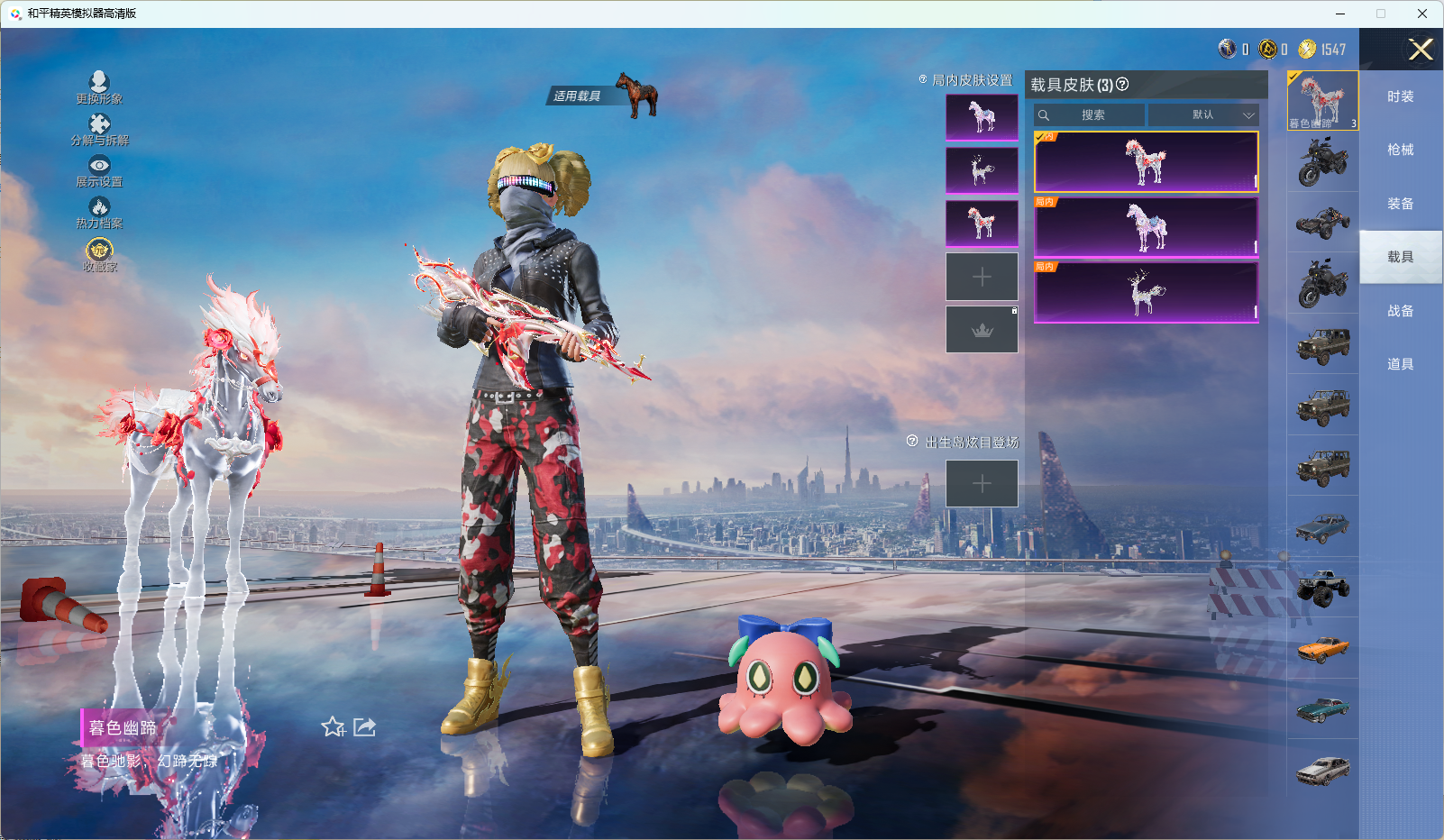1444x840 pixels.
Task: Select the orange muscle car thumbnail
Action: point(1322,648)
